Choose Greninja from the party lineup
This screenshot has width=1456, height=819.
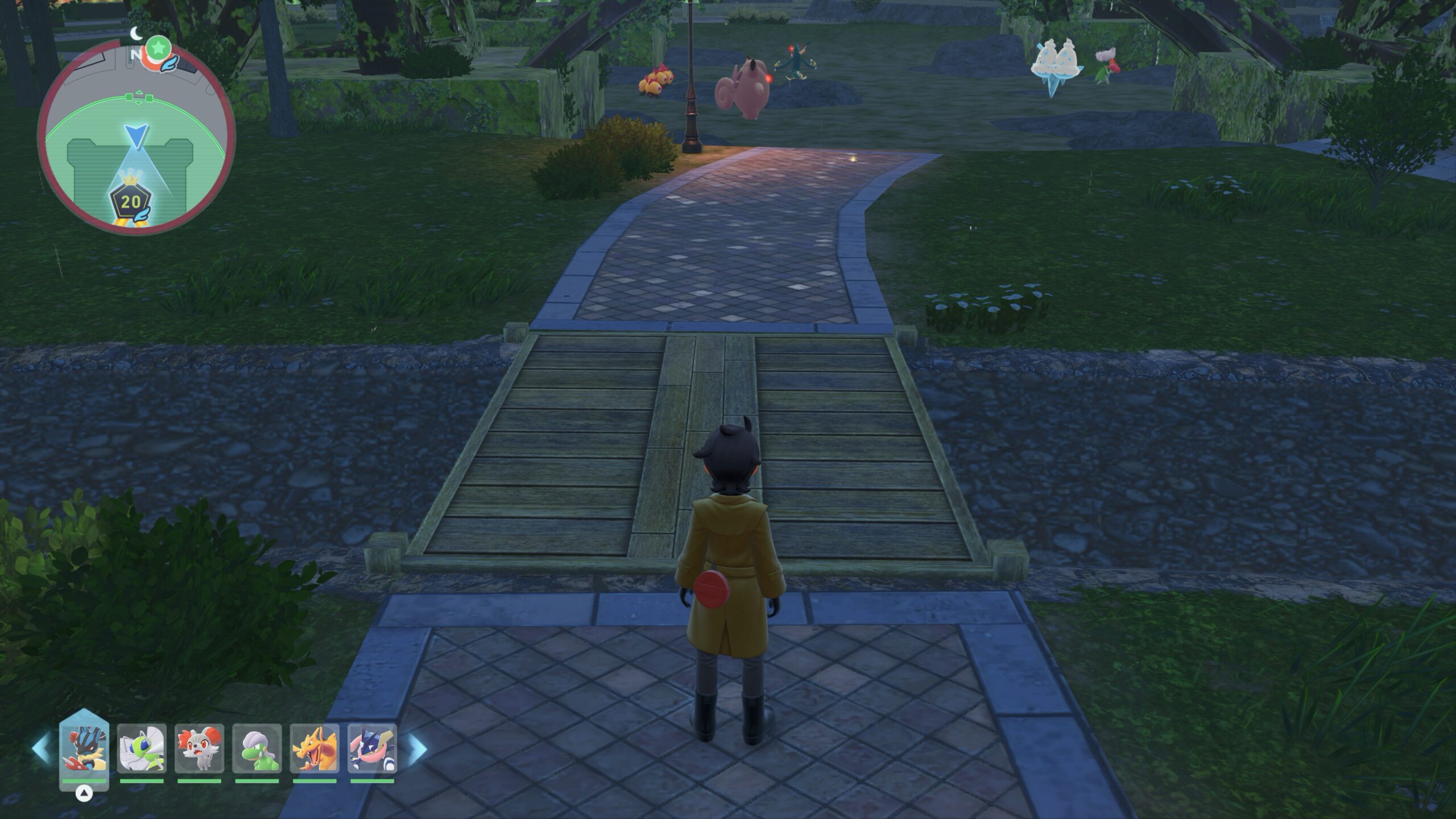click(x=372, y=748)
